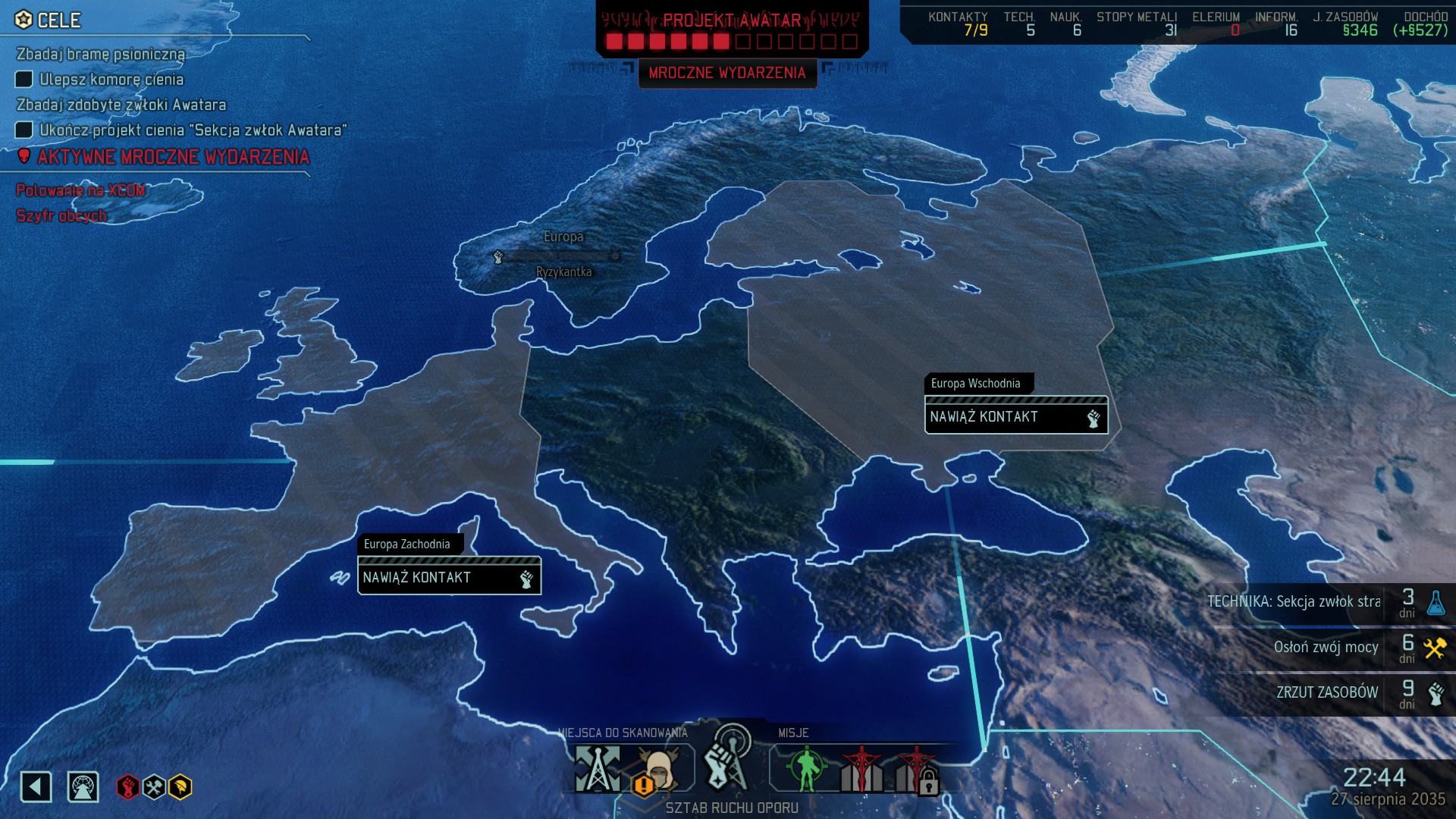The height and width of the screenshot is (819, 1456).
Task: Choose the hooded figure scanning site
Action: point(658,770)
